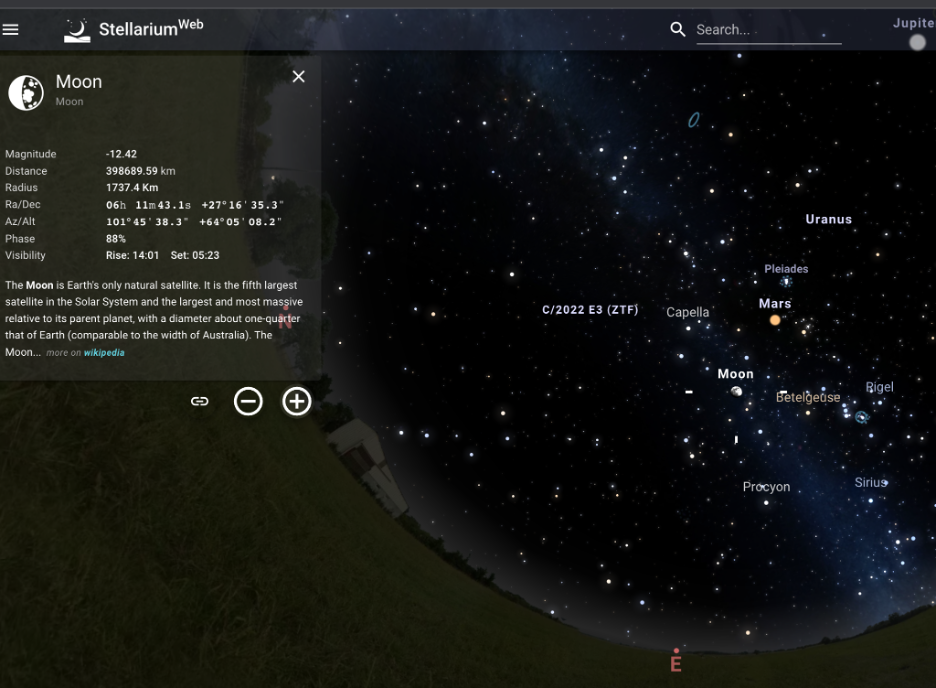Click the search magnifier icon
The image size is (936, 688).
678,30
